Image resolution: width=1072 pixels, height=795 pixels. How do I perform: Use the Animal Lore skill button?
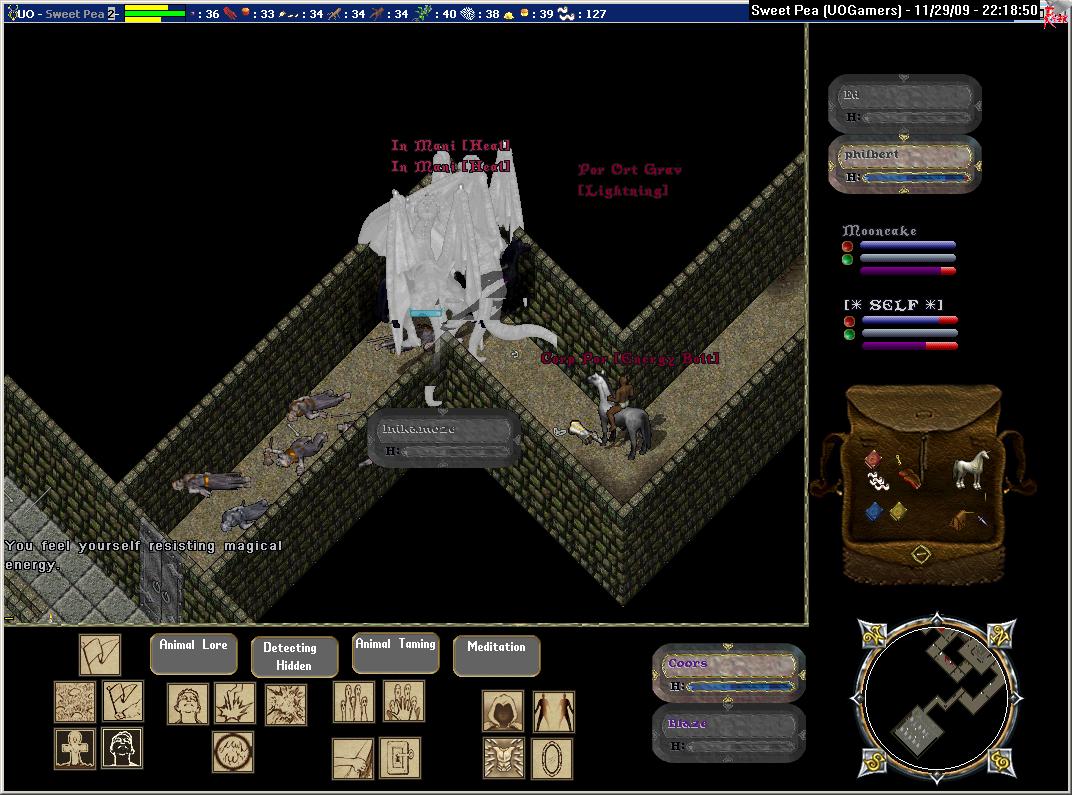click(193, 646)
